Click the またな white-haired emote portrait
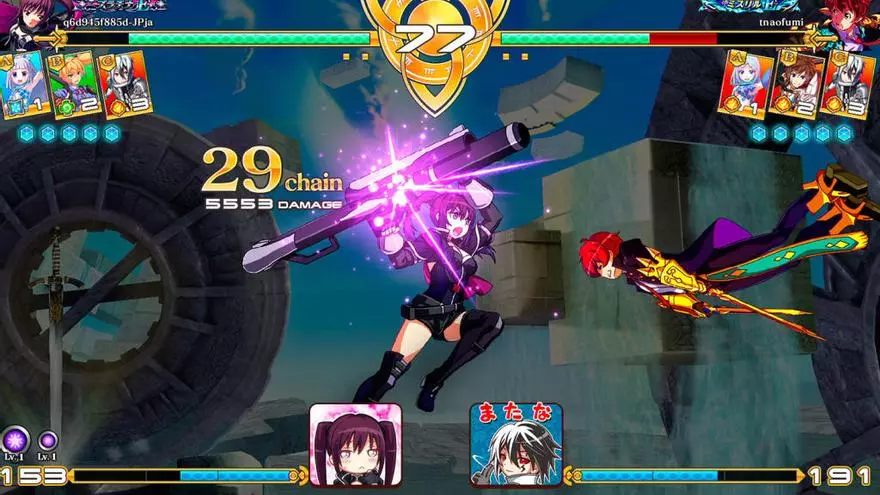This screenshot has height=495, width=880. pyautogui.click(x=516, y=444)
